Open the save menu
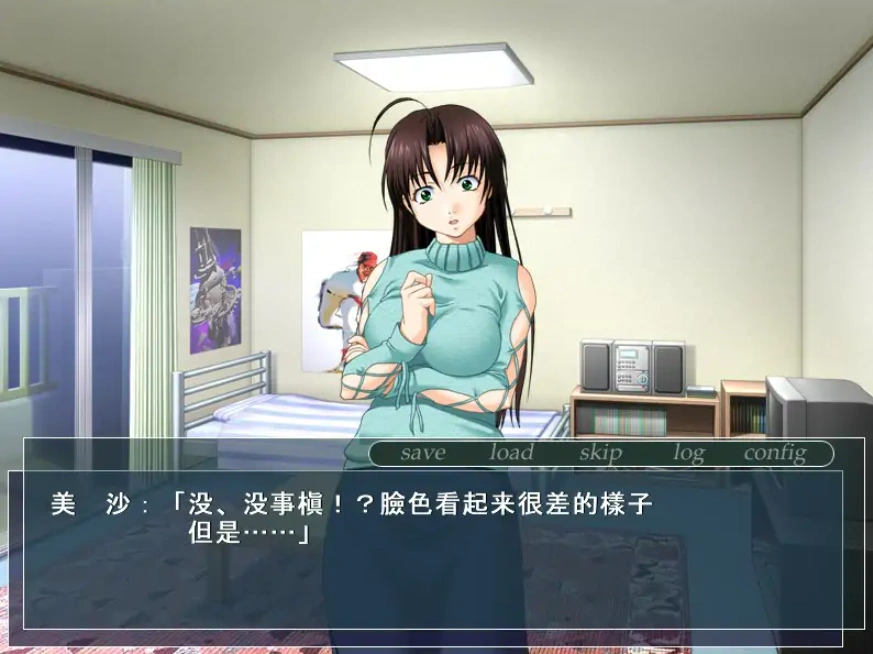Viewport: 873px width, 654px height. [422, 453]
